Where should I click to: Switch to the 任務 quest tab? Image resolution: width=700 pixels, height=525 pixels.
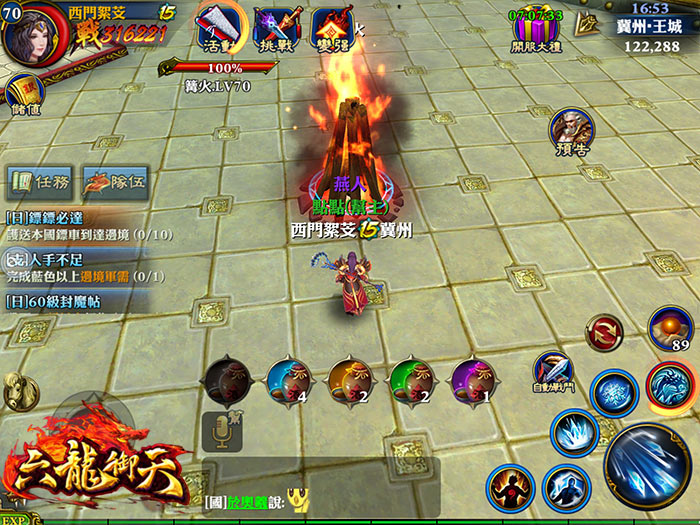41,182
